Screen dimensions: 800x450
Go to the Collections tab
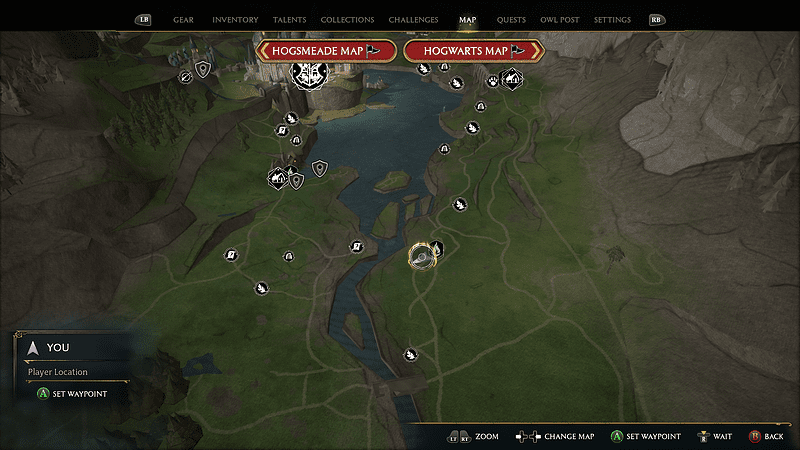tap(347, 20)
